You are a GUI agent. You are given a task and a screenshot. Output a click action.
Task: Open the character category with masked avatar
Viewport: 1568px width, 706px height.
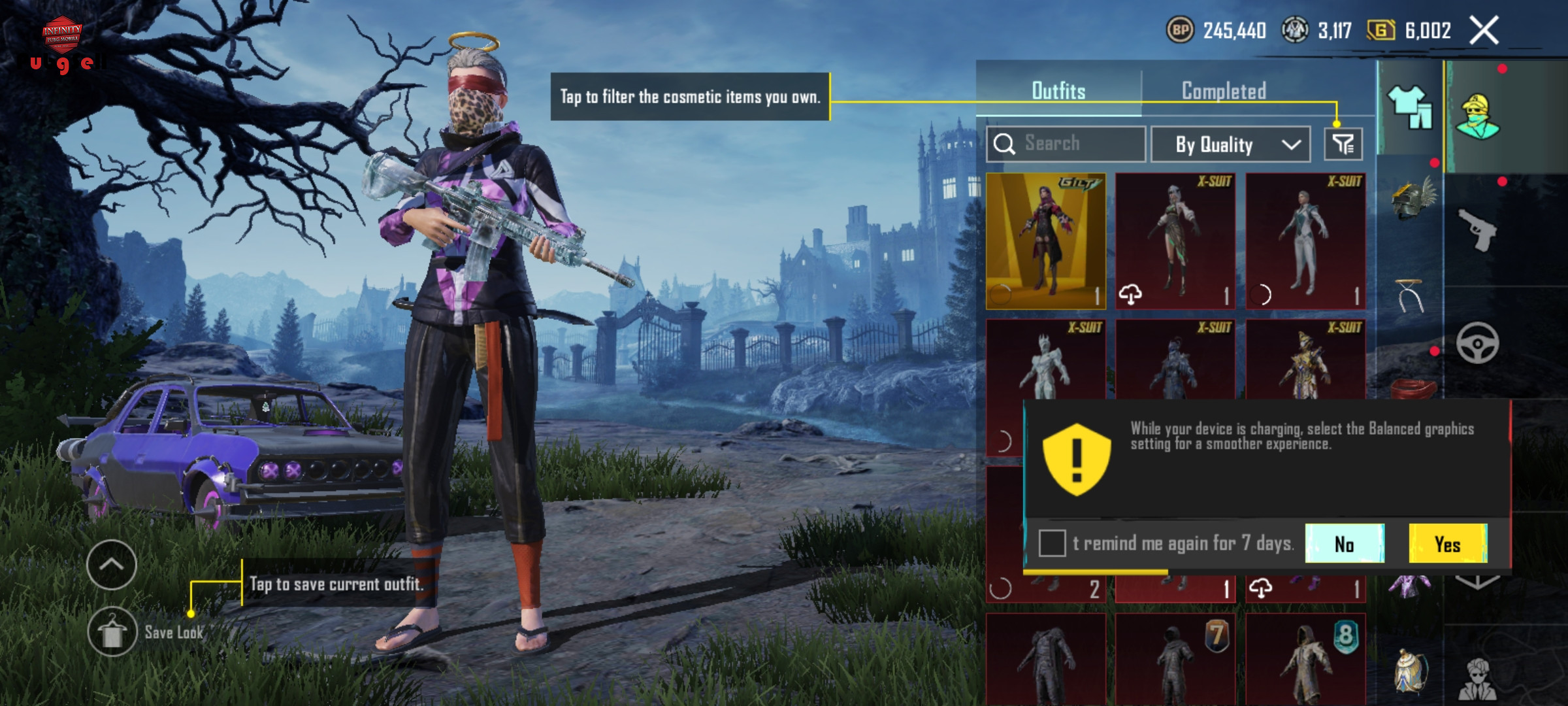pos(1477,116)
